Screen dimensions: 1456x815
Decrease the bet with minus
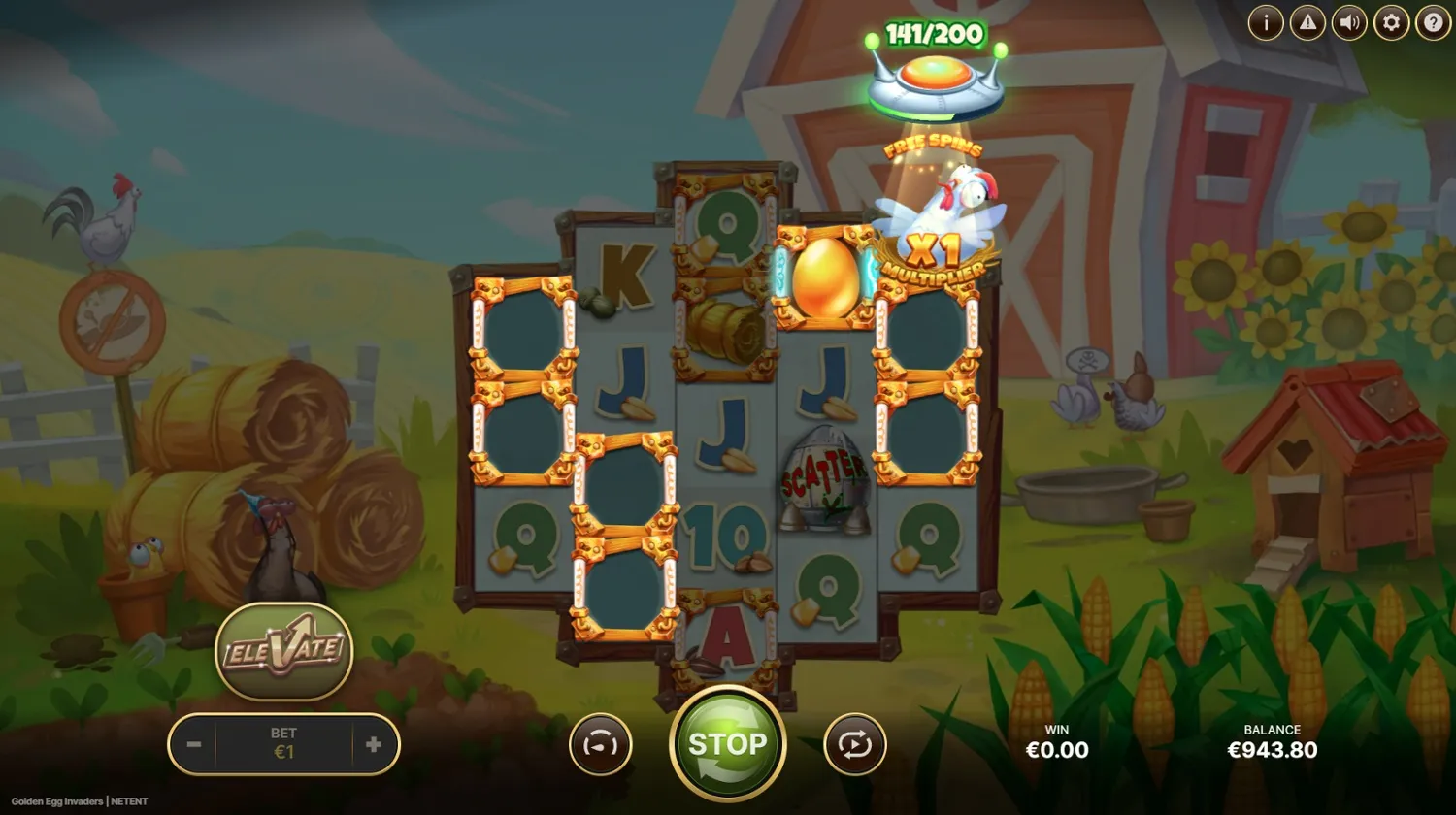pyautogui.click(x=192, y=743)
